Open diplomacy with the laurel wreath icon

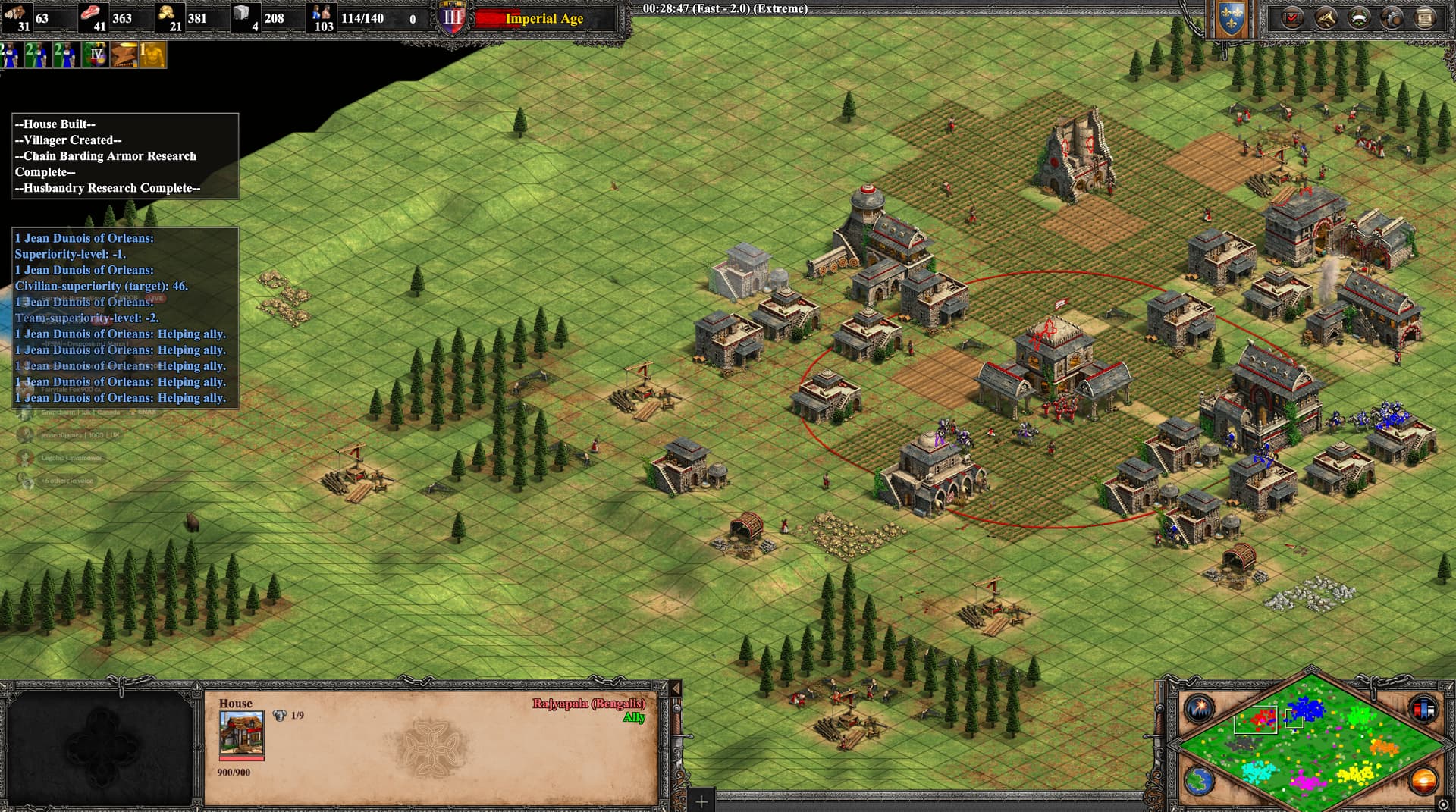point(1359,17)
